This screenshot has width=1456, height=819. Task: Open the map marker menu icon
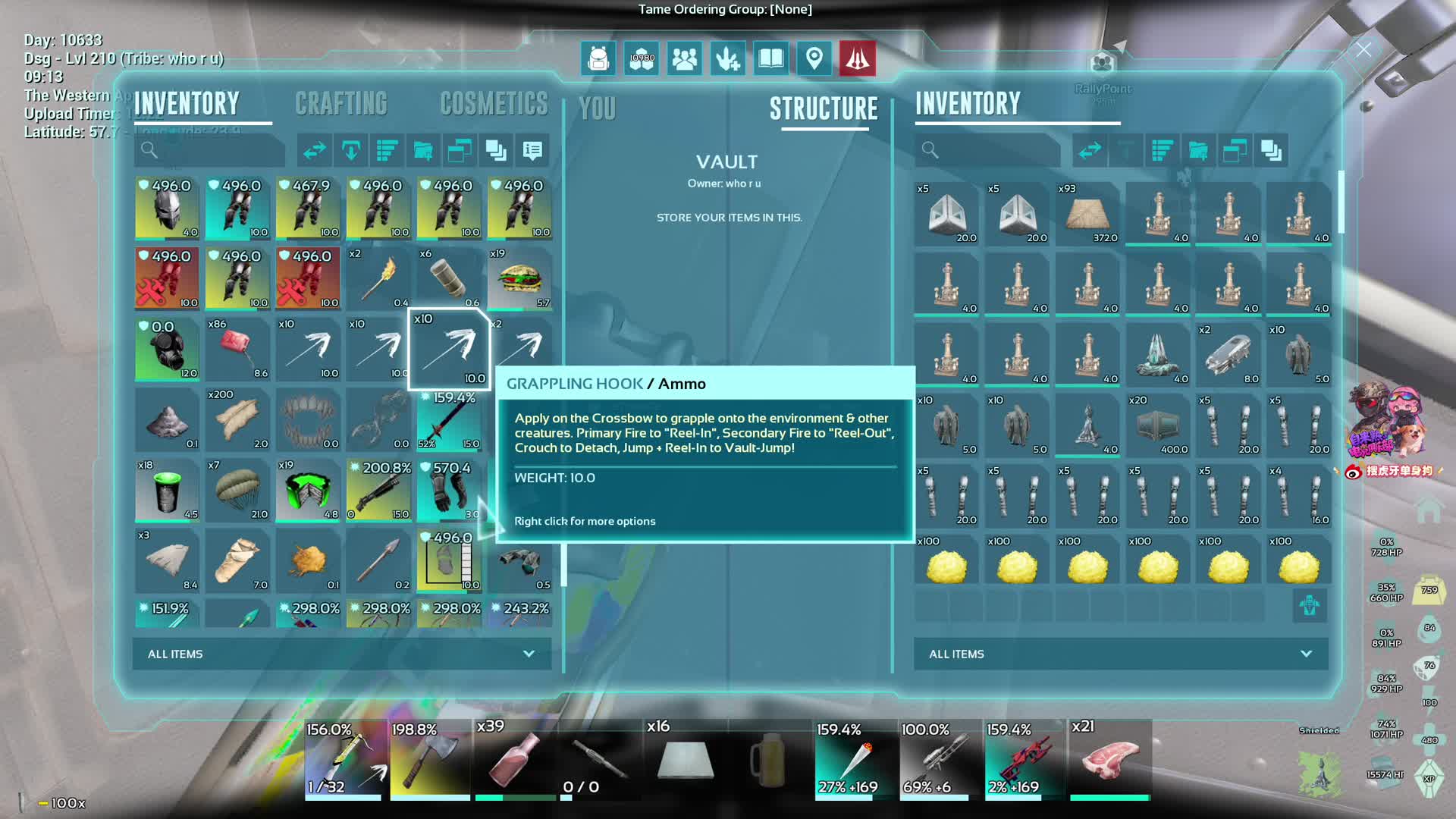coord(814,58)
